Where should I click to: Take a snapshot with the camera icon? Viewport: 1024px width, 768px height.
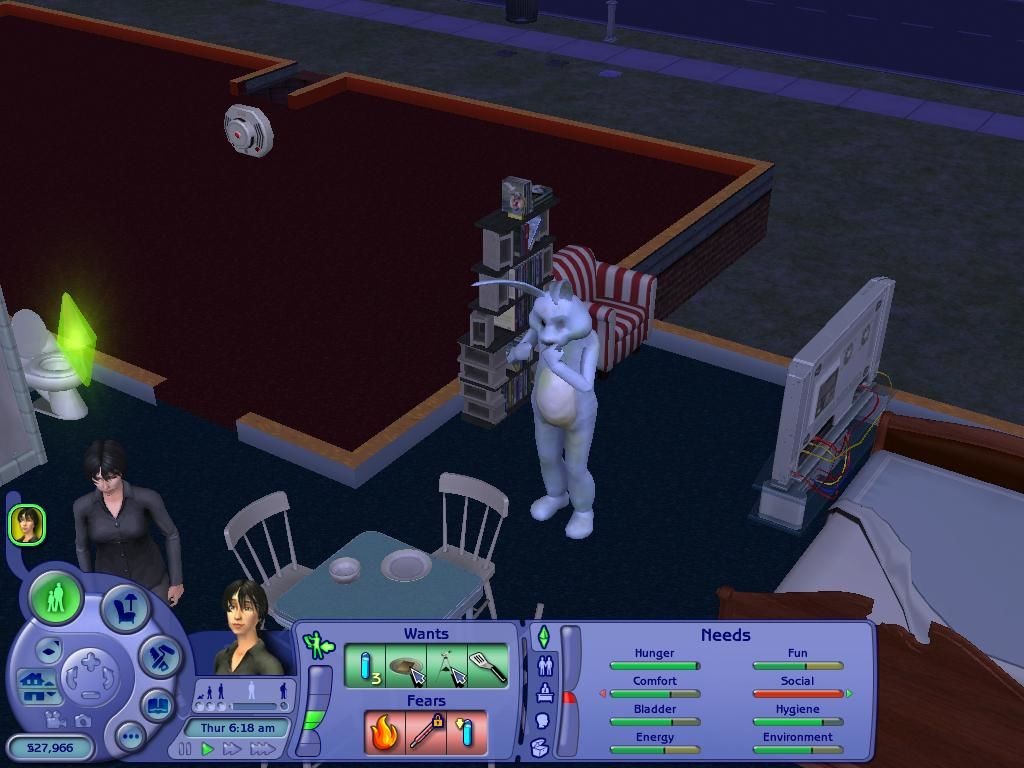click(x=82, y=720)
